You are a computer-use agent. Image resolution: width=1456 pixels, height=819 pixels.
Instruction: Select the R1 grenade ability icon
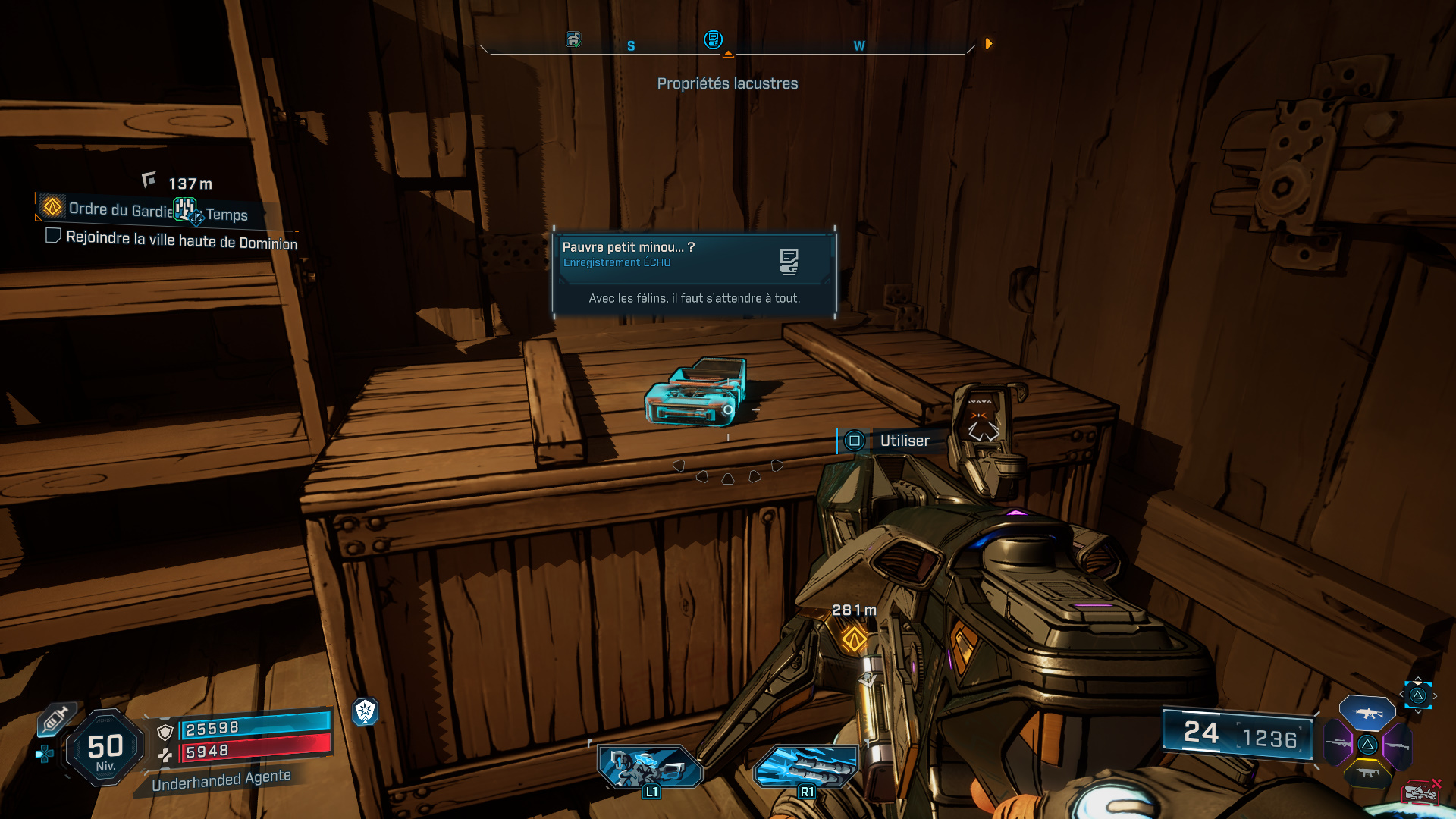tap(806, 766)
